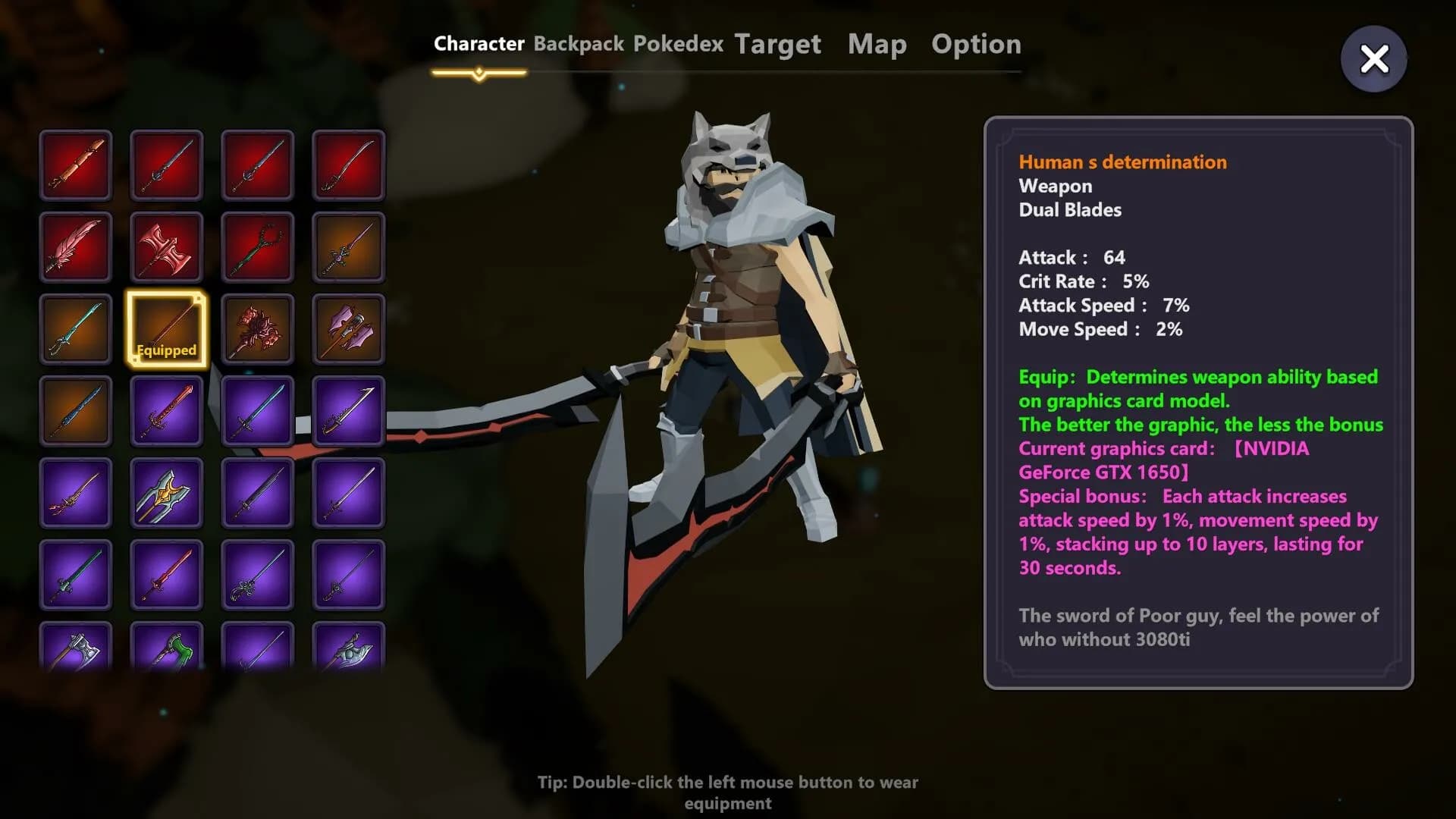Select the Character tab

(x=479, y=44)
